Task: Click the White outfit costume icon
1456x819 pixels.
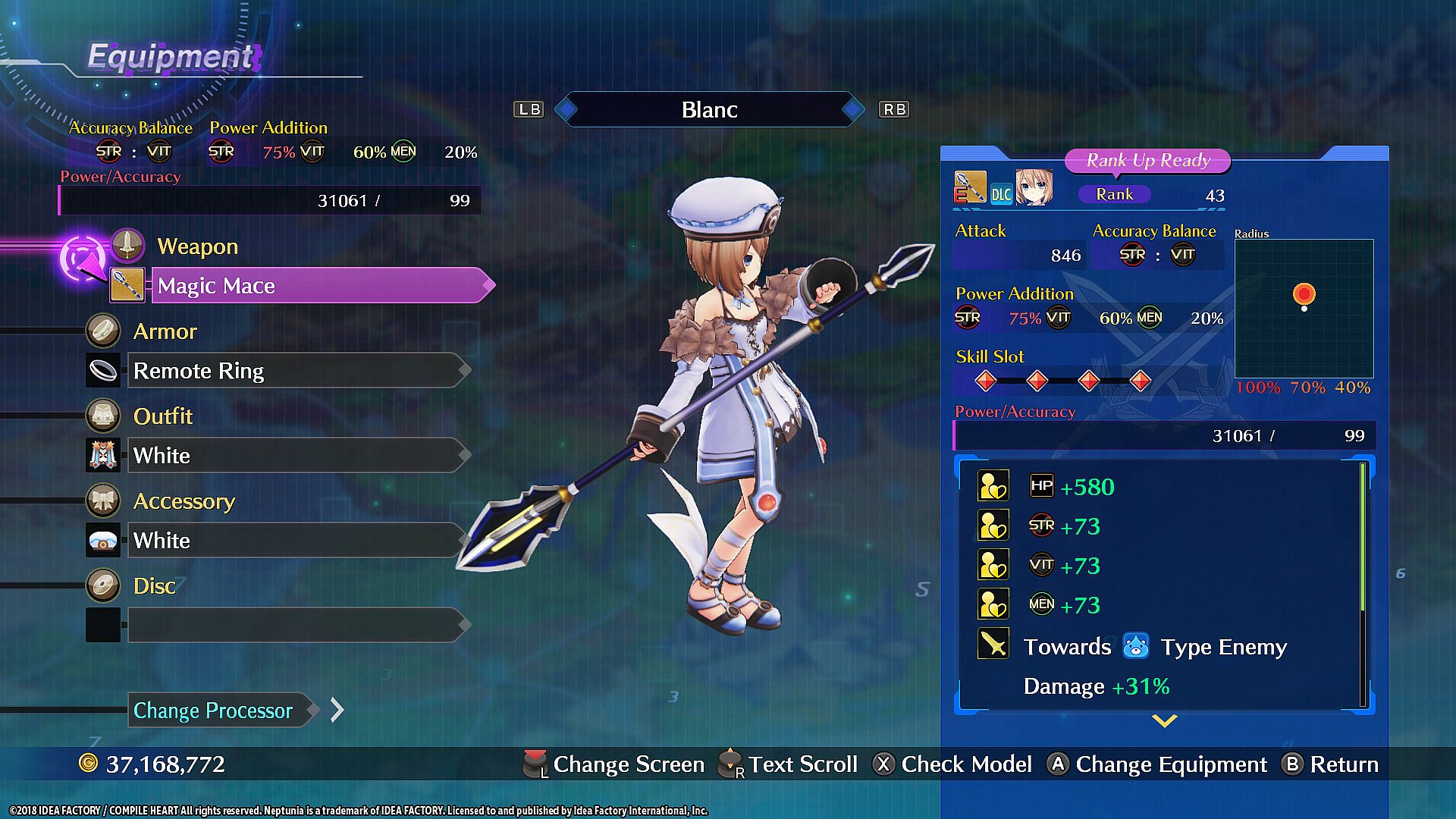Action: [x=103, y=456]
